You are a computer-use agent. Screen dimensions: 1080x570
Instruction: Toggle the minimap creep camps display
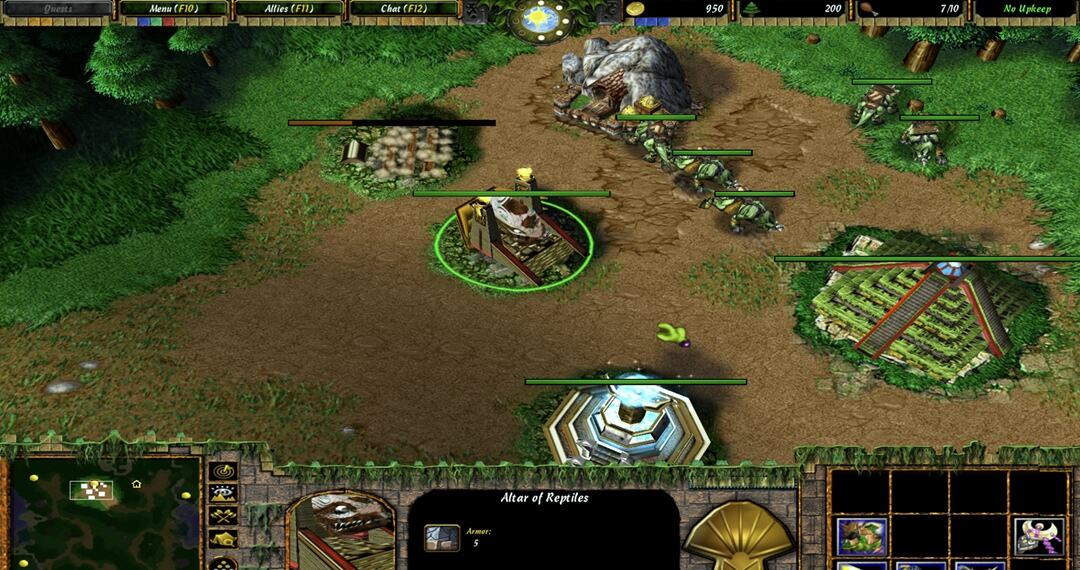[222, 539]
